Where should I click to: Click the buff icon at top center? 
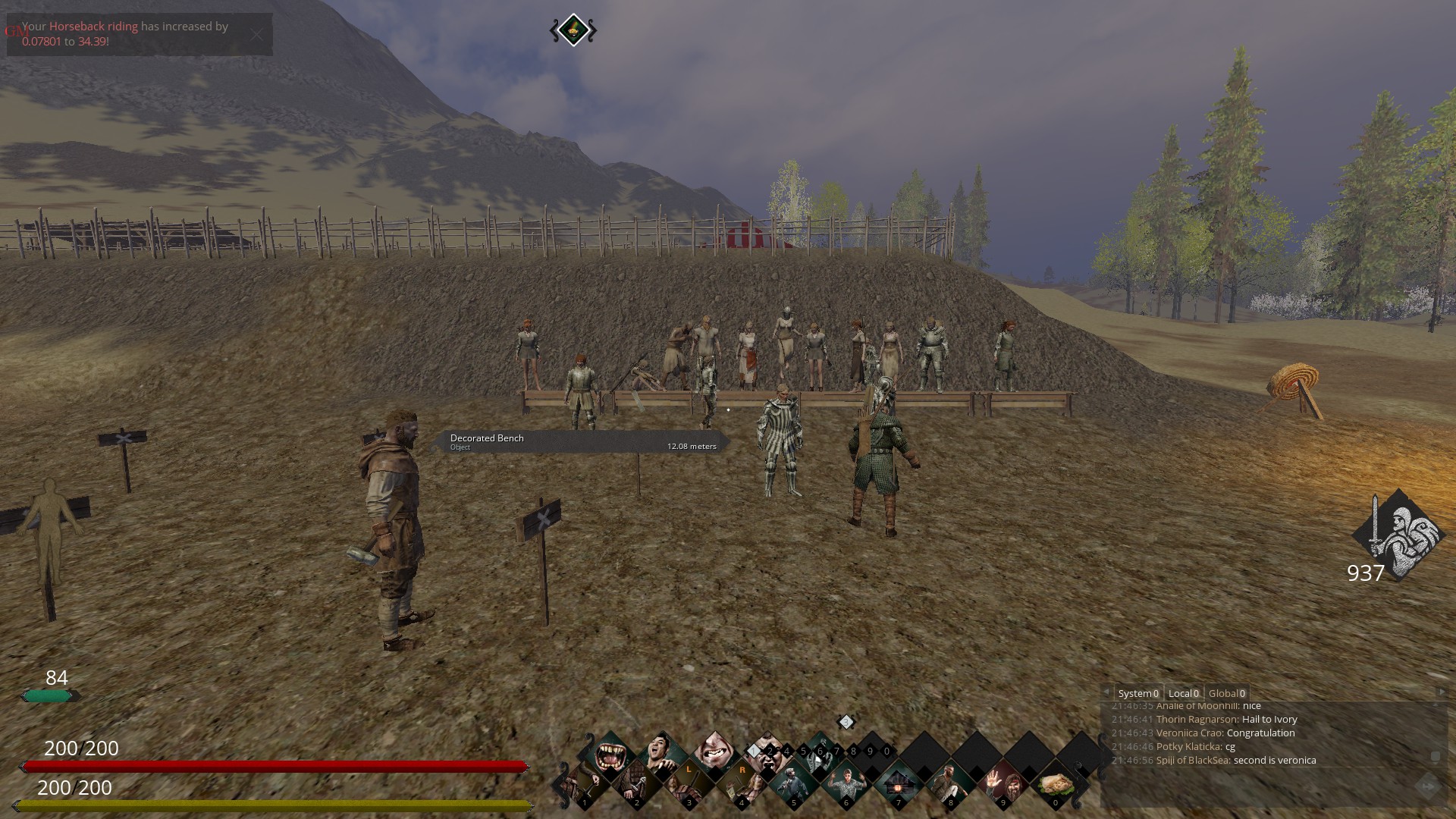click(573, 30)
